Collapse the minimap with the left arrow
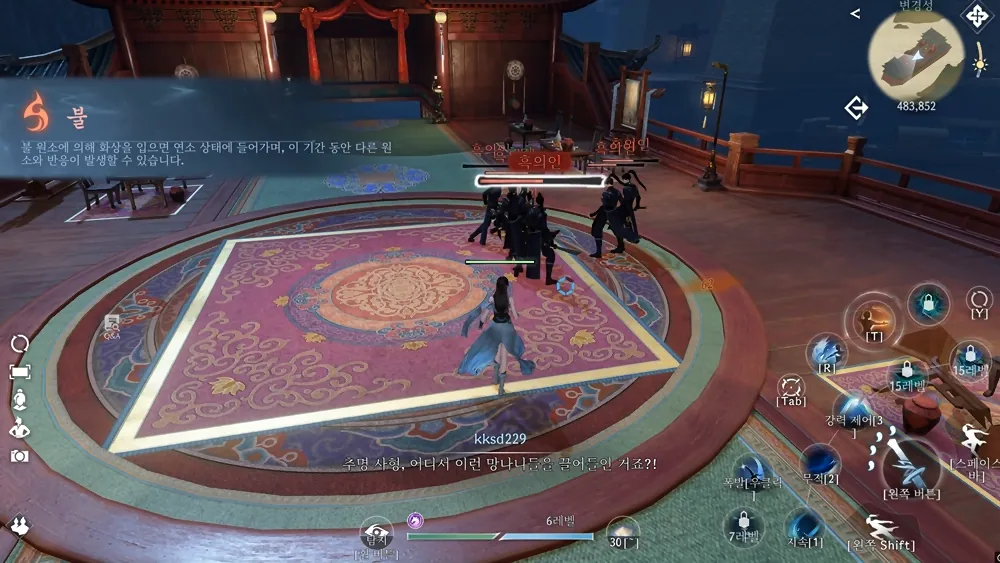This screenshot has height=563, width=1000. coord(855,13)
